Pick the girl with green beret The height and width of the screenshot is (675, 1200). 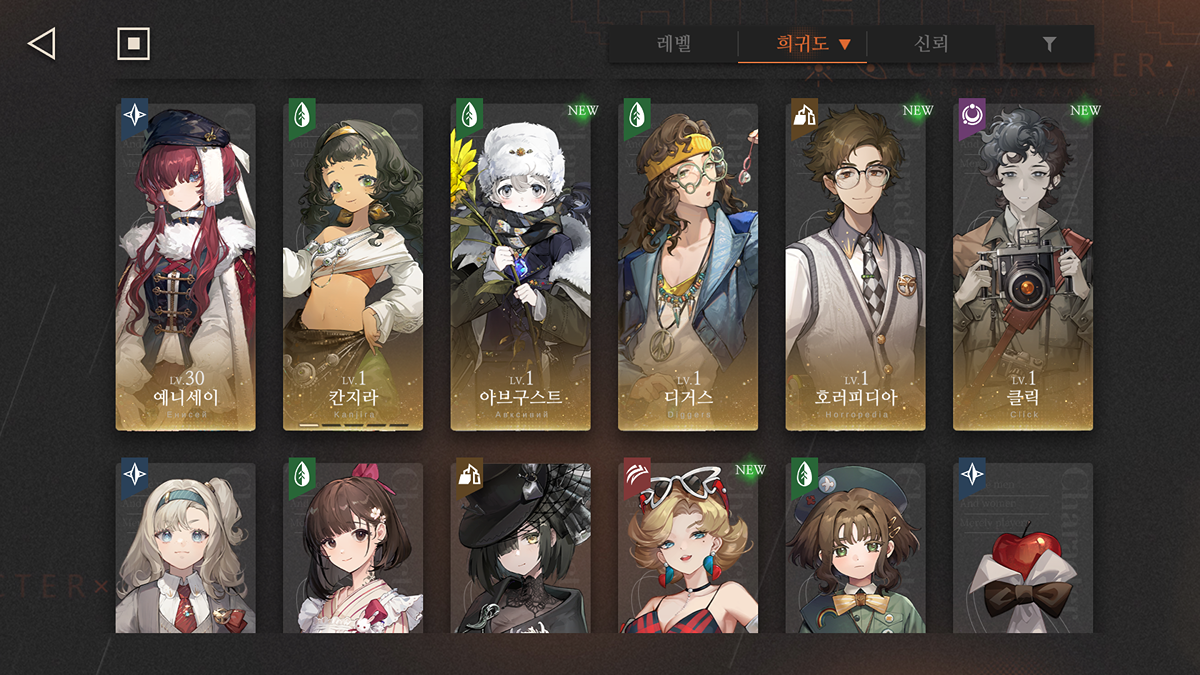point(855,548)
